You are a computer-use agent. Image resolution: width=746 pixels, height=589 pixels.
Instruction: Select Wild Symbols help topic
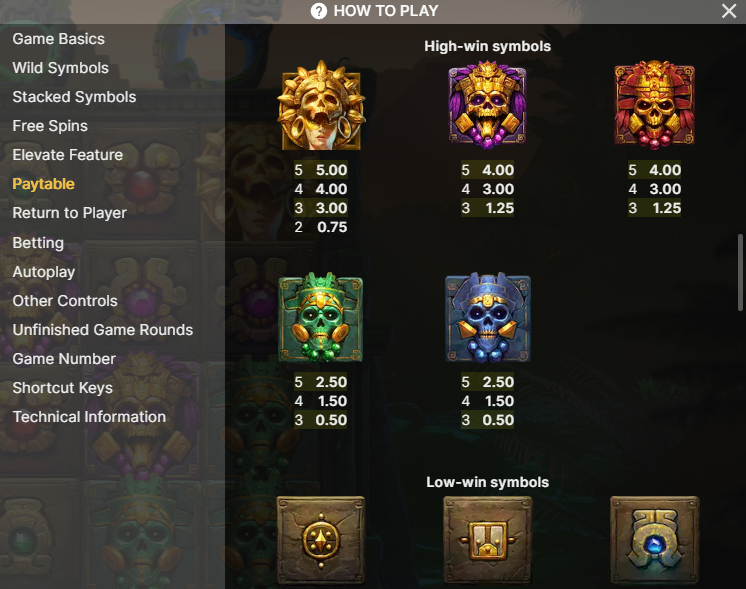point(60,68)
